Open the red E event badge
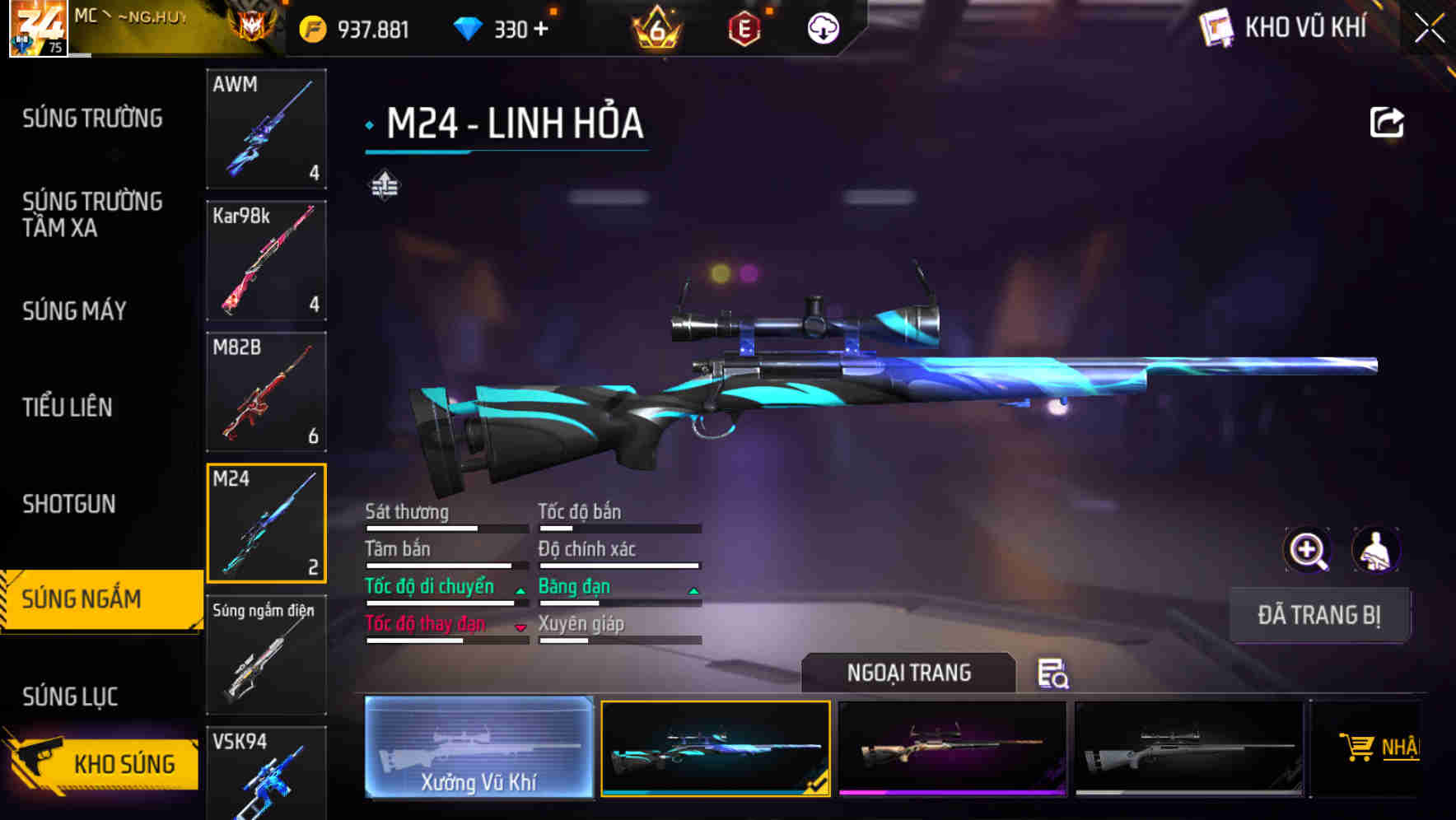 (745, 27)
